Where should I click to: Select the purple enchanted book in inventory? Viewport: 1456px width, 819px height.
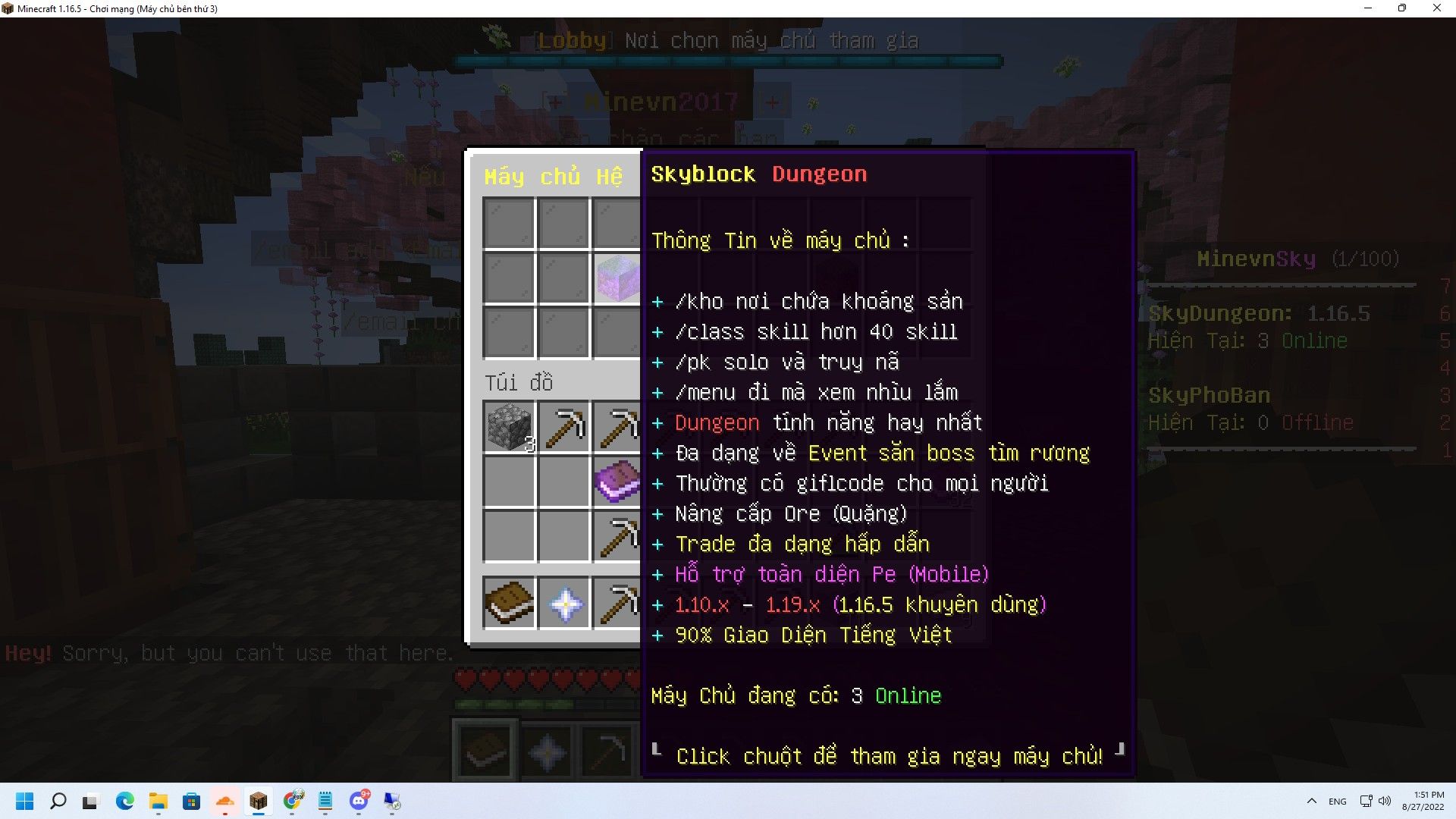pos(617,482)
